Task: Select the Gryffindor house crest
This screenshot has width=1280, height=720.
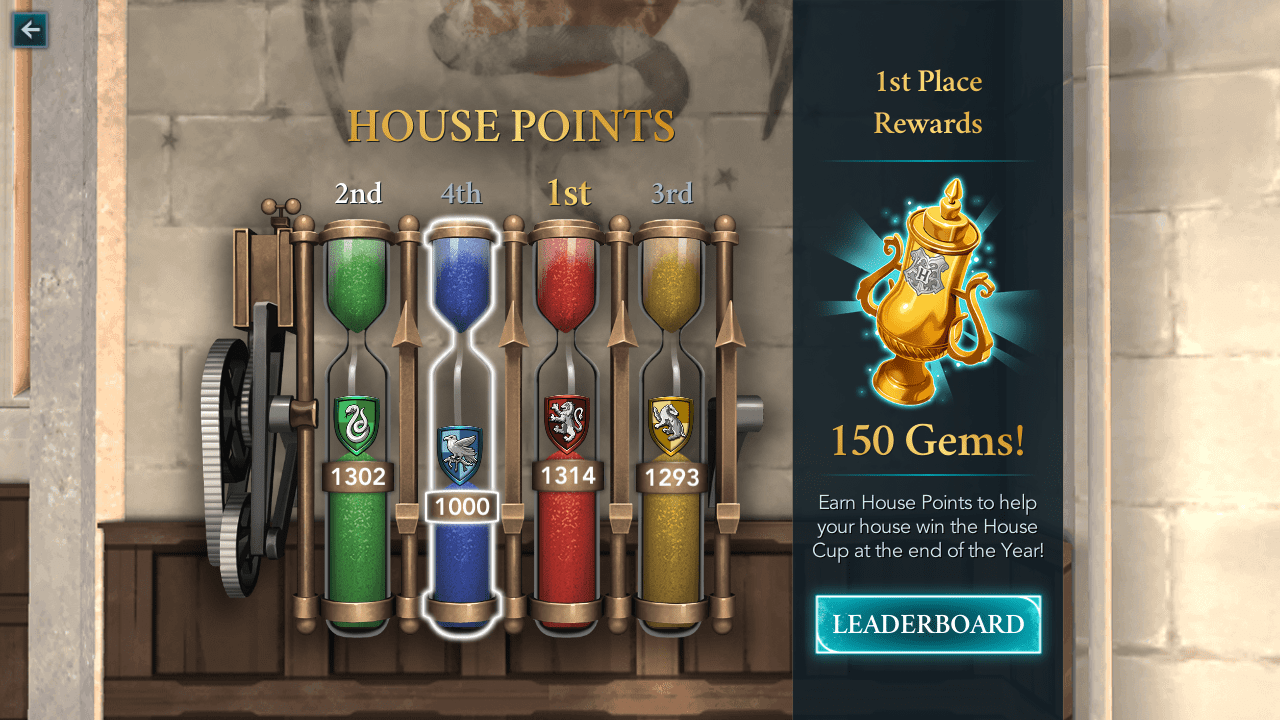Action: [566, 422]
